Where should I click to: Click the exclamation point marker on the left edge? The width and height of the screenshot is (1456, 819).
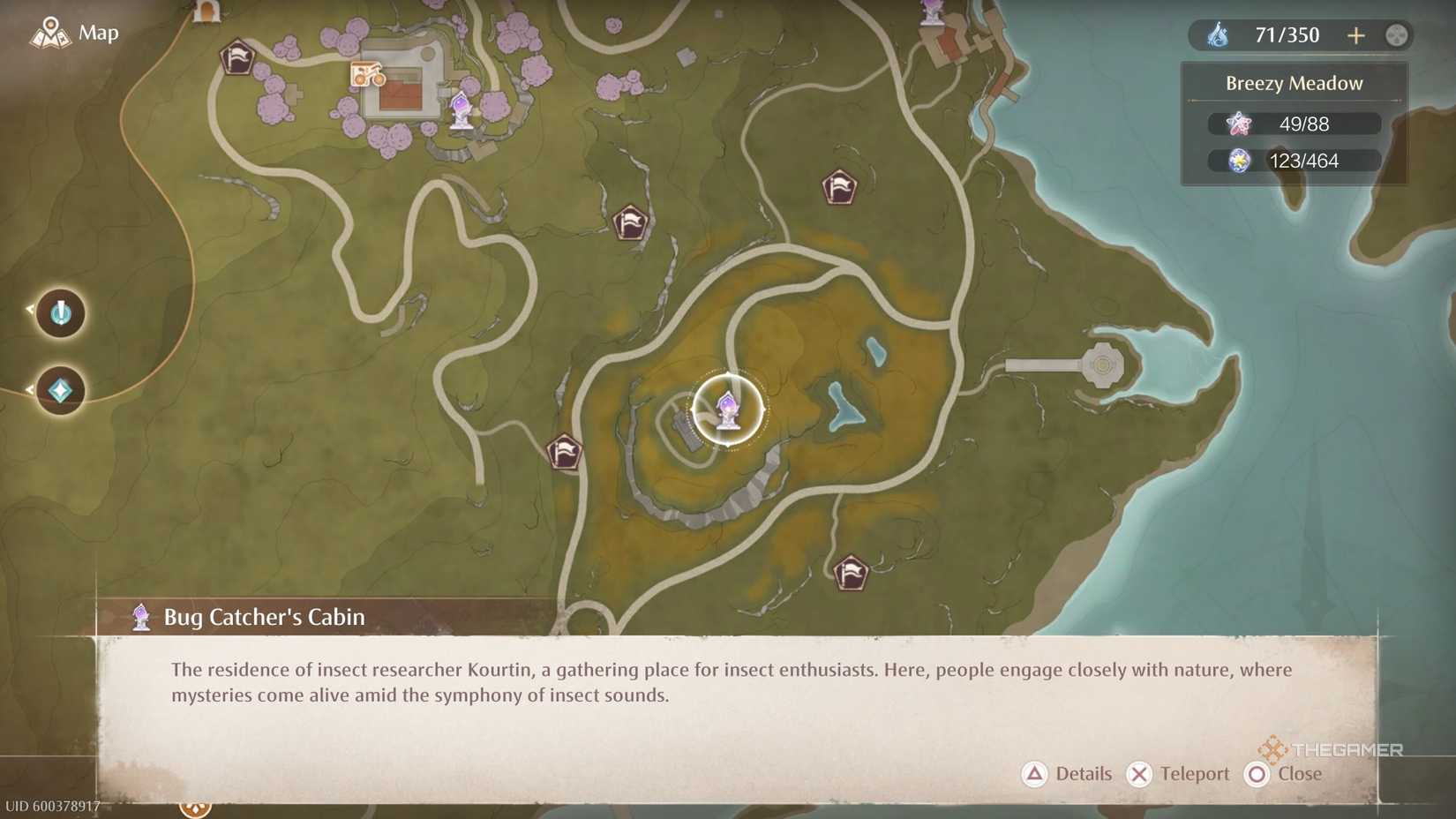pos(58,313)
